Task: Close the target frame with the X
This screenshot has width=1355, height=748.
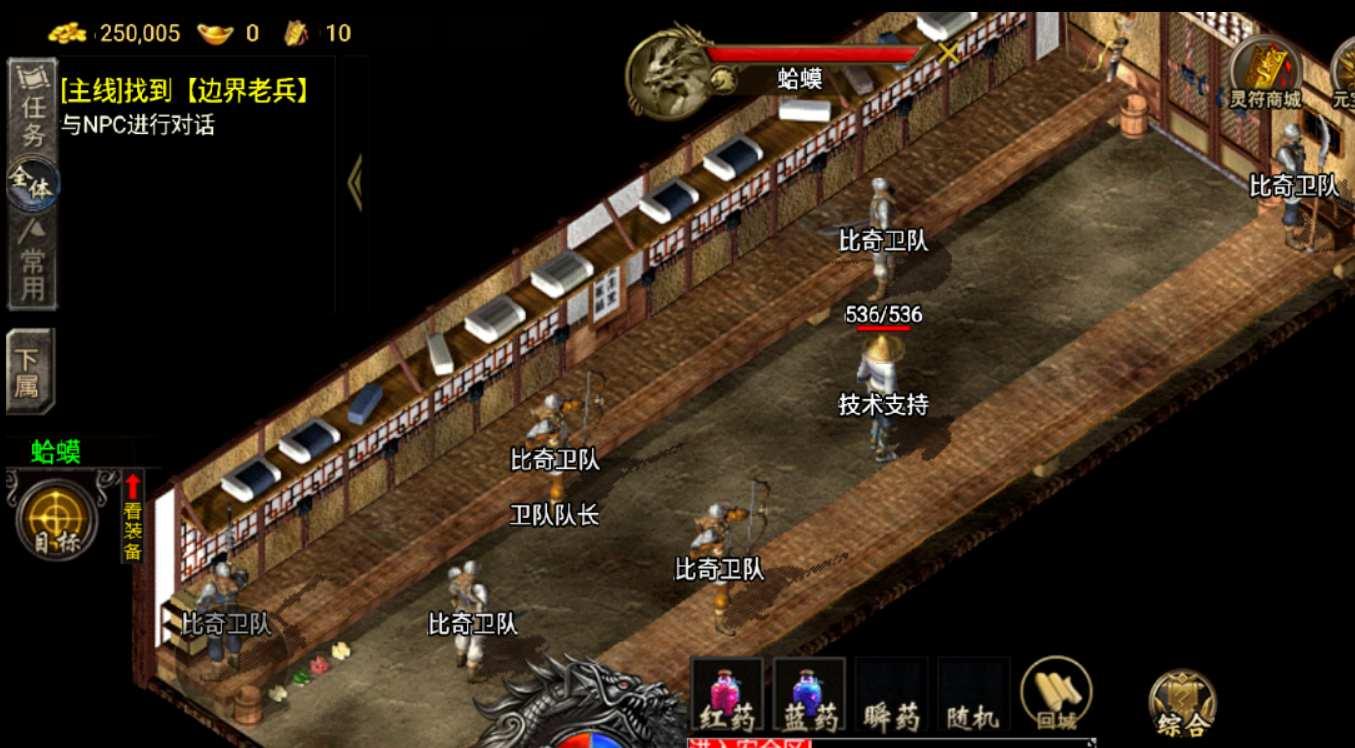Action: 947,54
